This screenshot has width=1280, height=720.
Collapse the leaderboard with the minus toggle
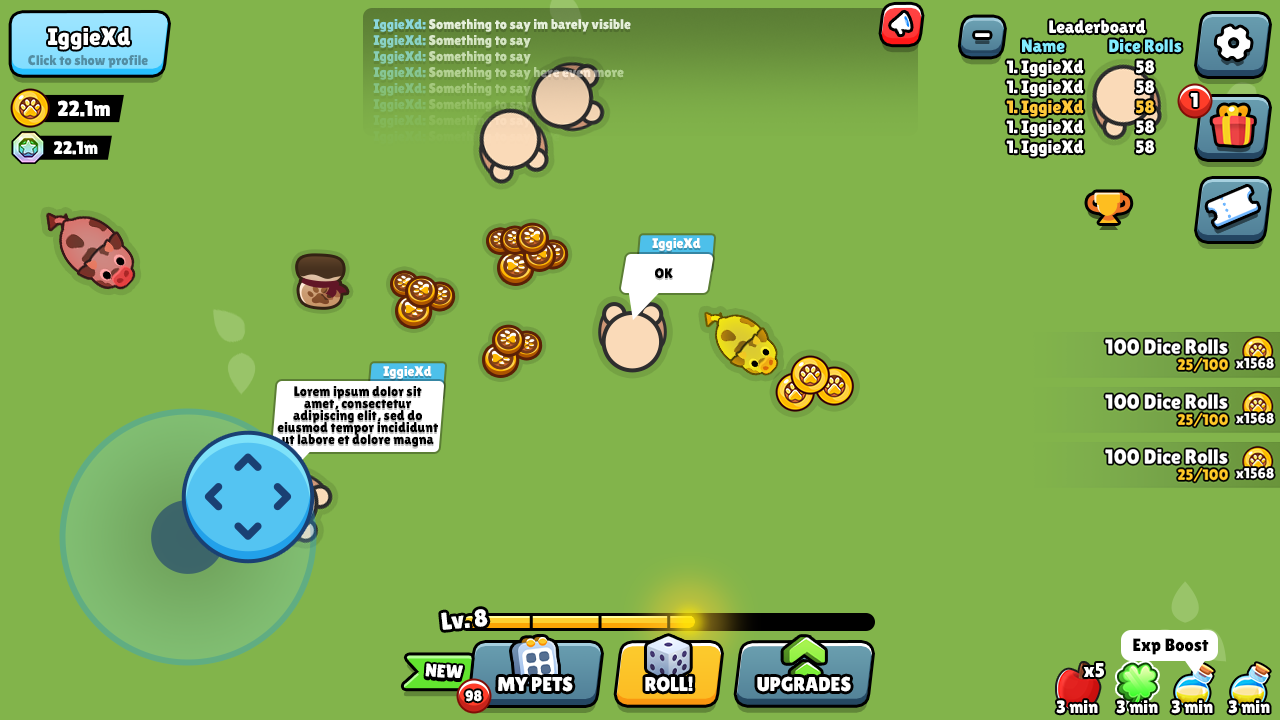tap(981, 36)
